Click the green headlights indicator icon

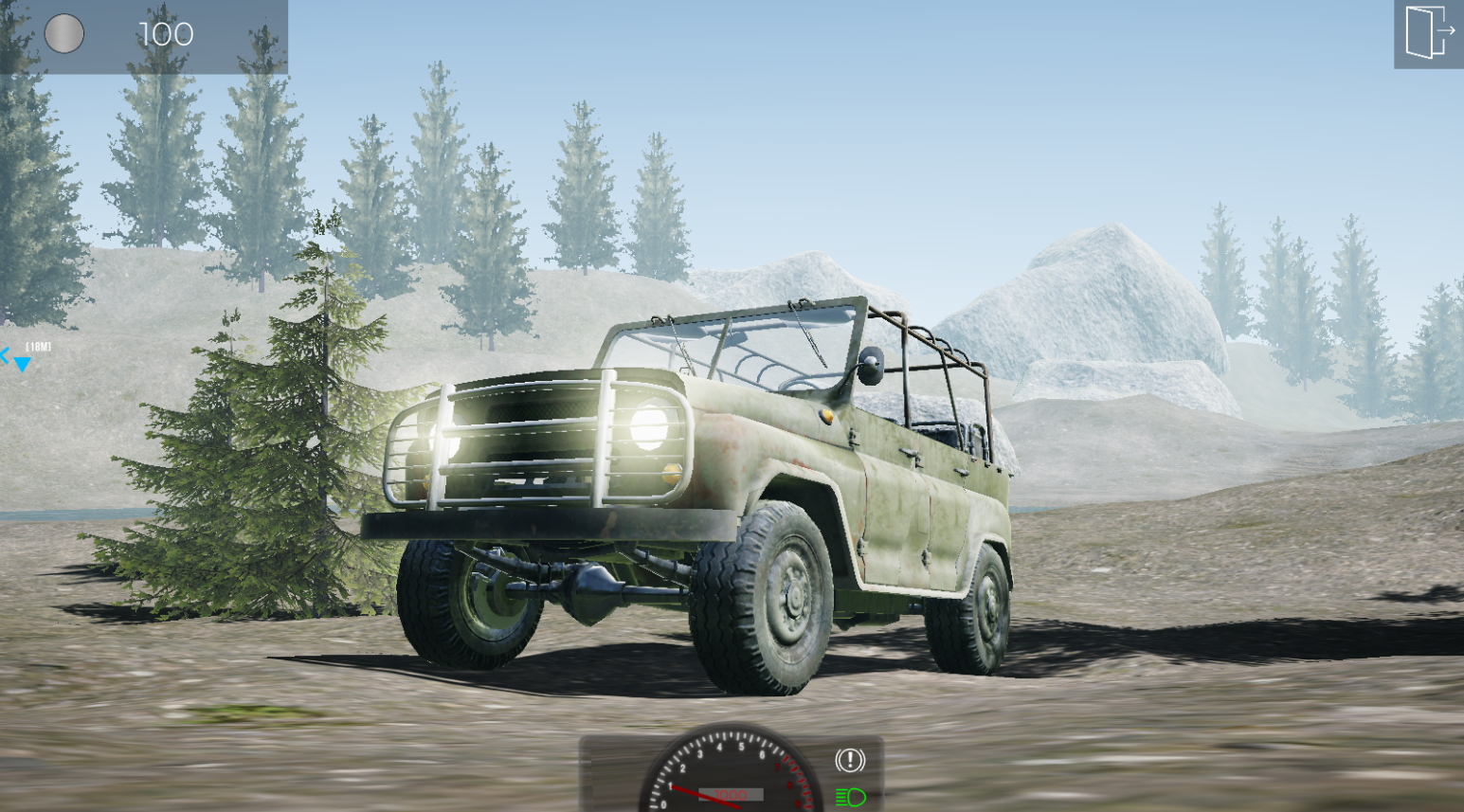[850, 796]
